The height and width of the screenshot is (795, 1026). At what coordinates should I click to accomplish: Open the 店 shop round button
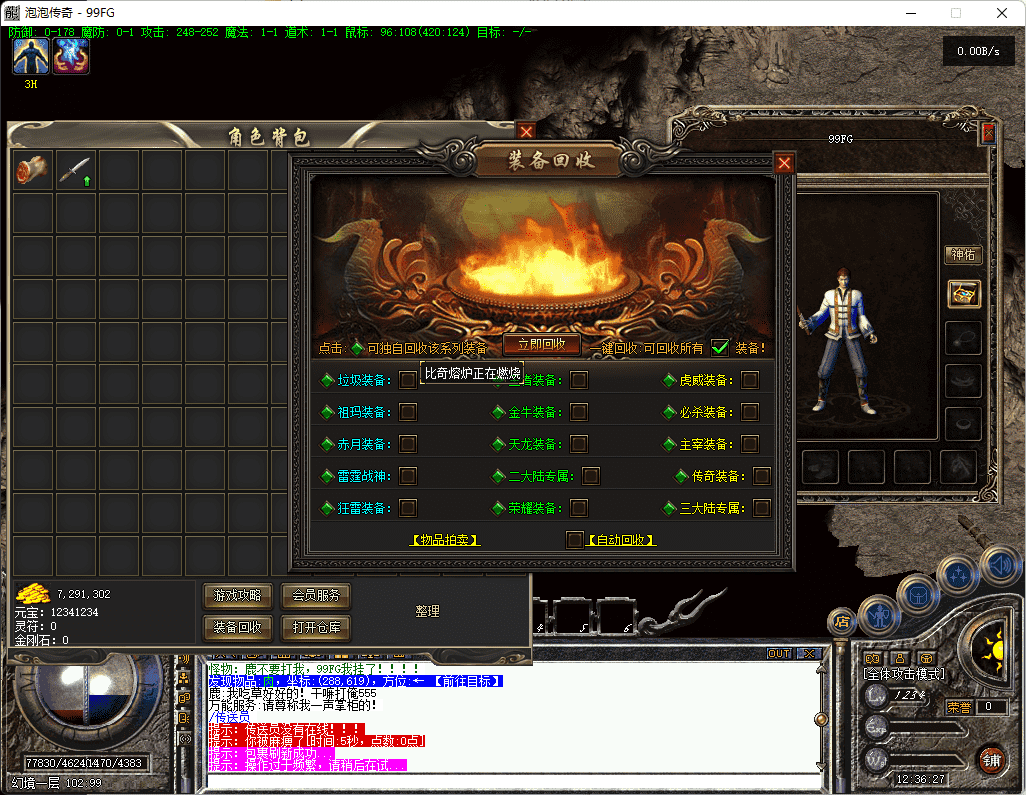(841, 621)
